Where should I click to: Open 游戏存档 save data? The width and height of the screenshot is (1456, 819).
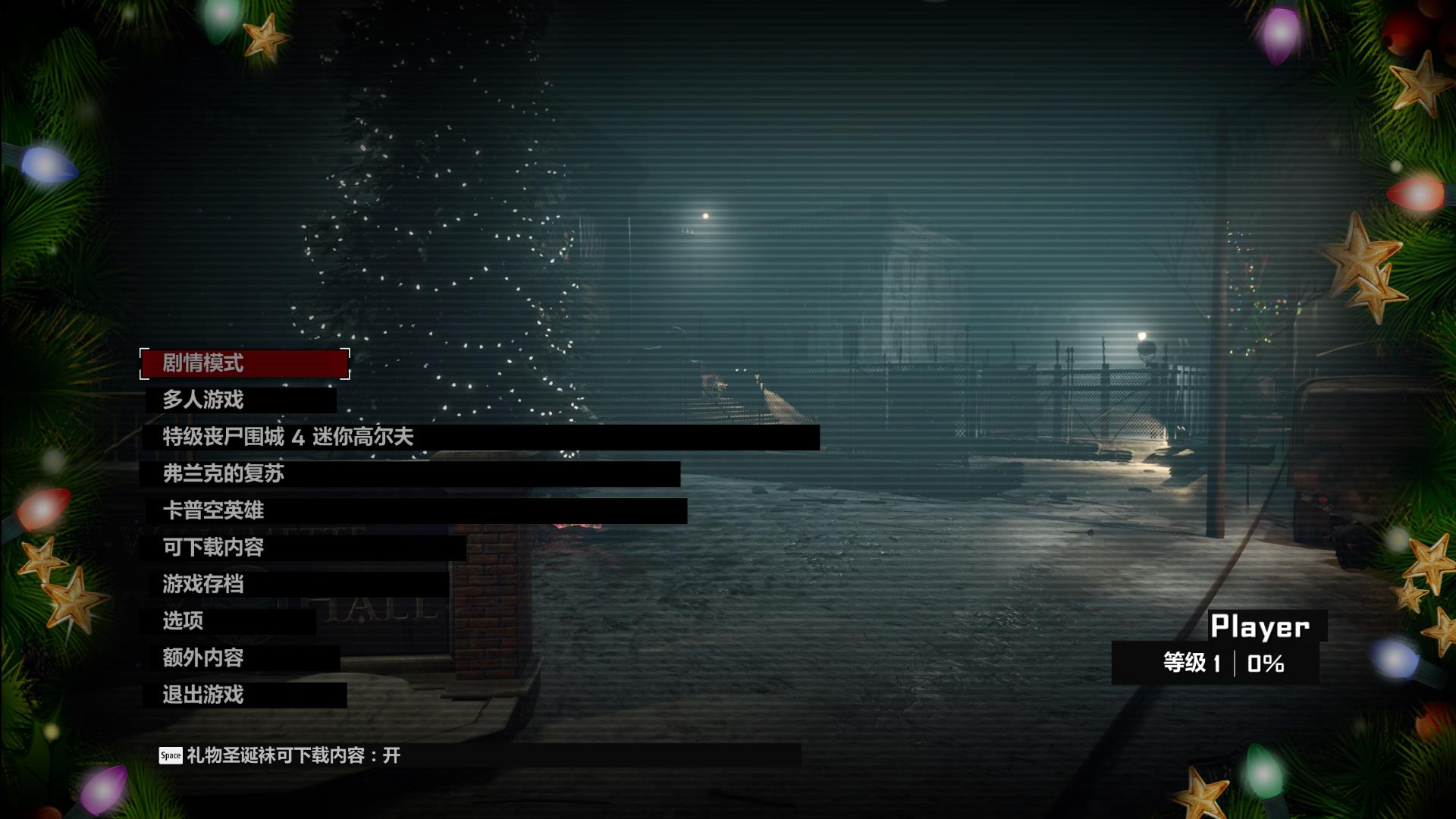203,584
